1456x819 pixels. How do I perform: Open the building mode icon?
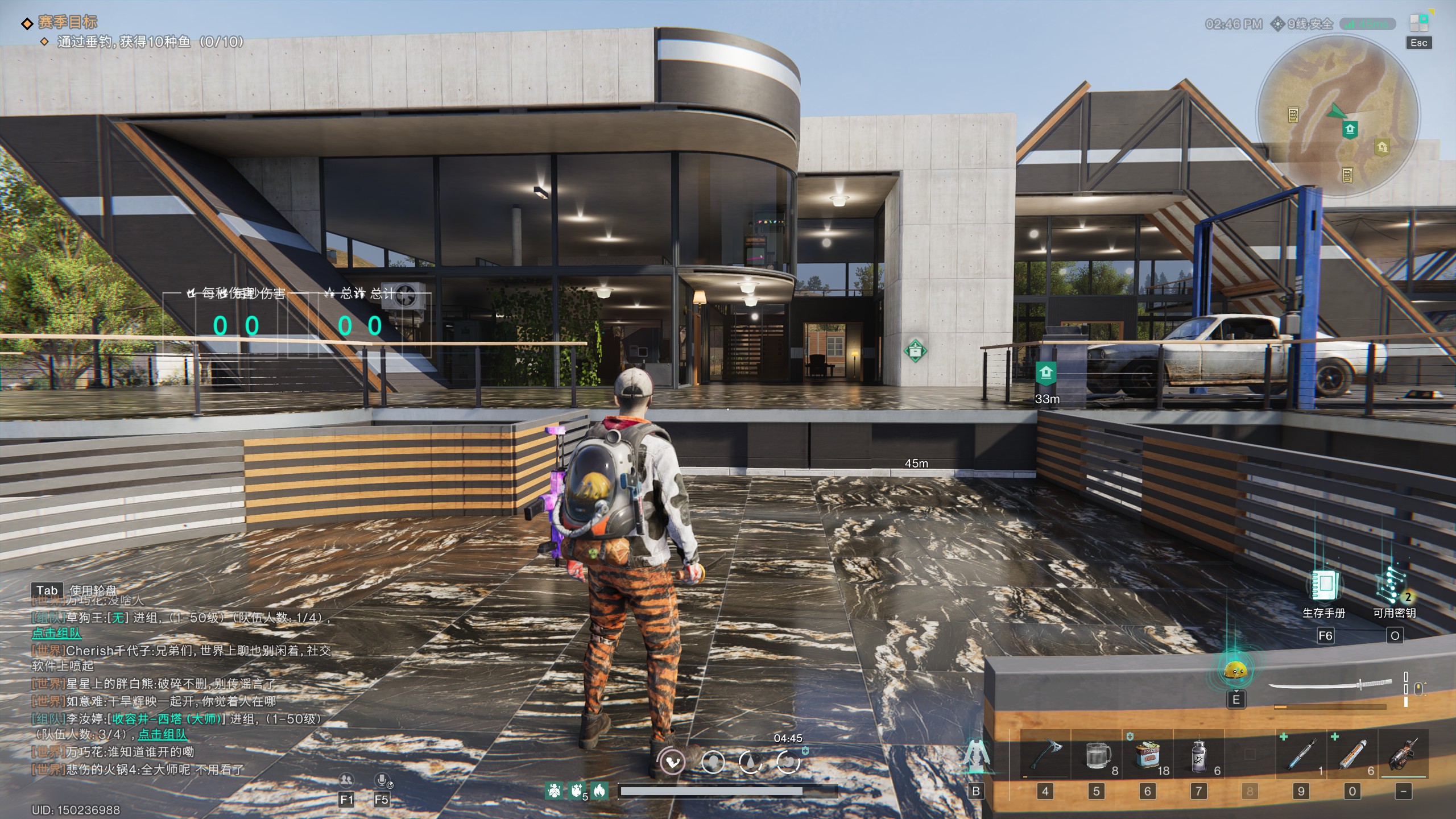click(x=975, y=755)
